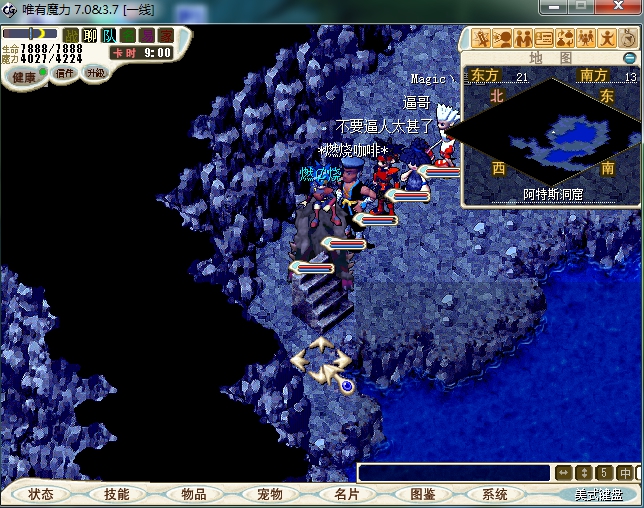This screenshot has height=508, width=644.
Task: Open the 物品 items menu
Action: click(x=194, y=494)
